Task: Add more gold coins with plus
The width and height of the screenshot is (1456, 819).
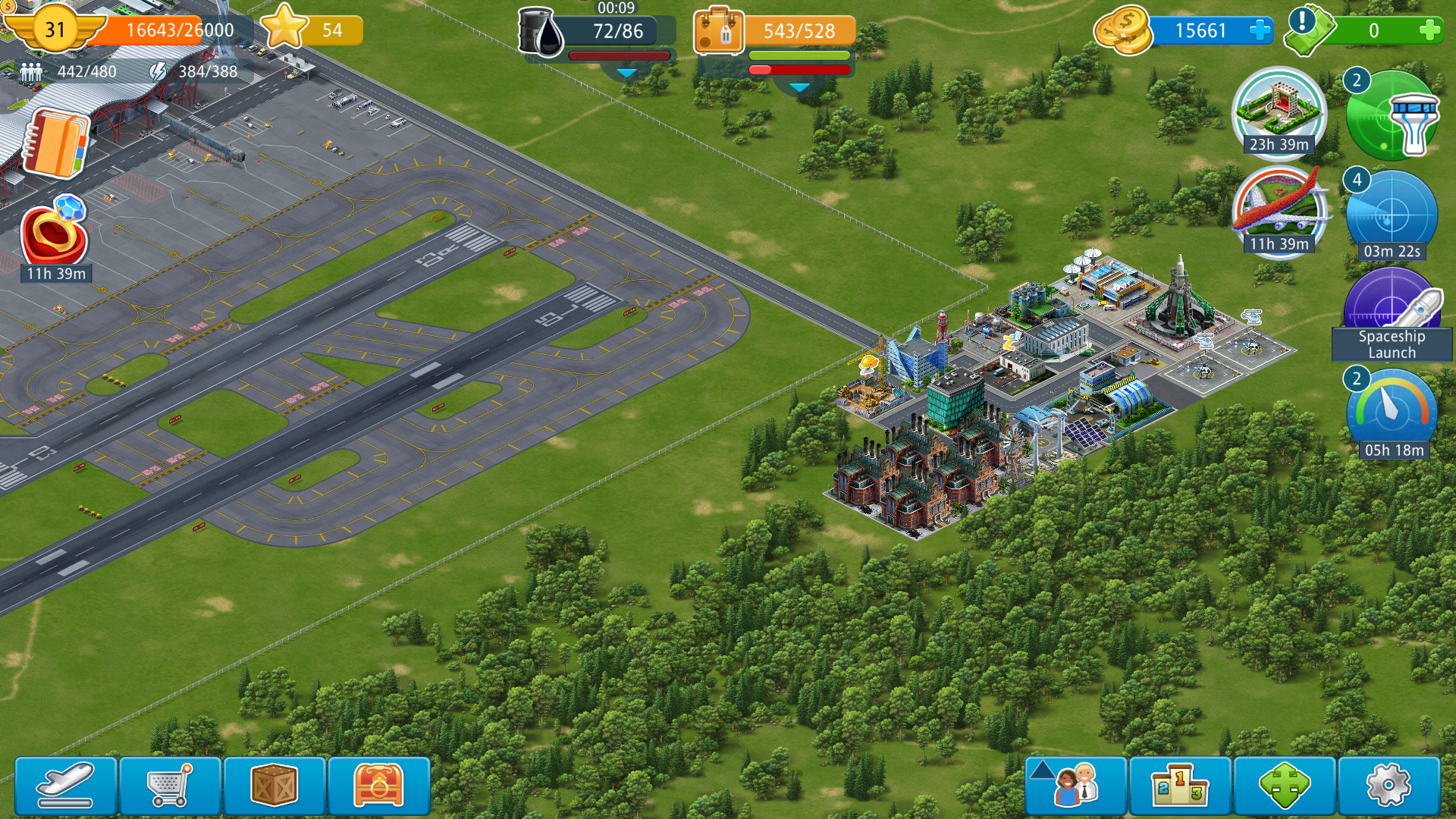Action: coord(1260,31)
